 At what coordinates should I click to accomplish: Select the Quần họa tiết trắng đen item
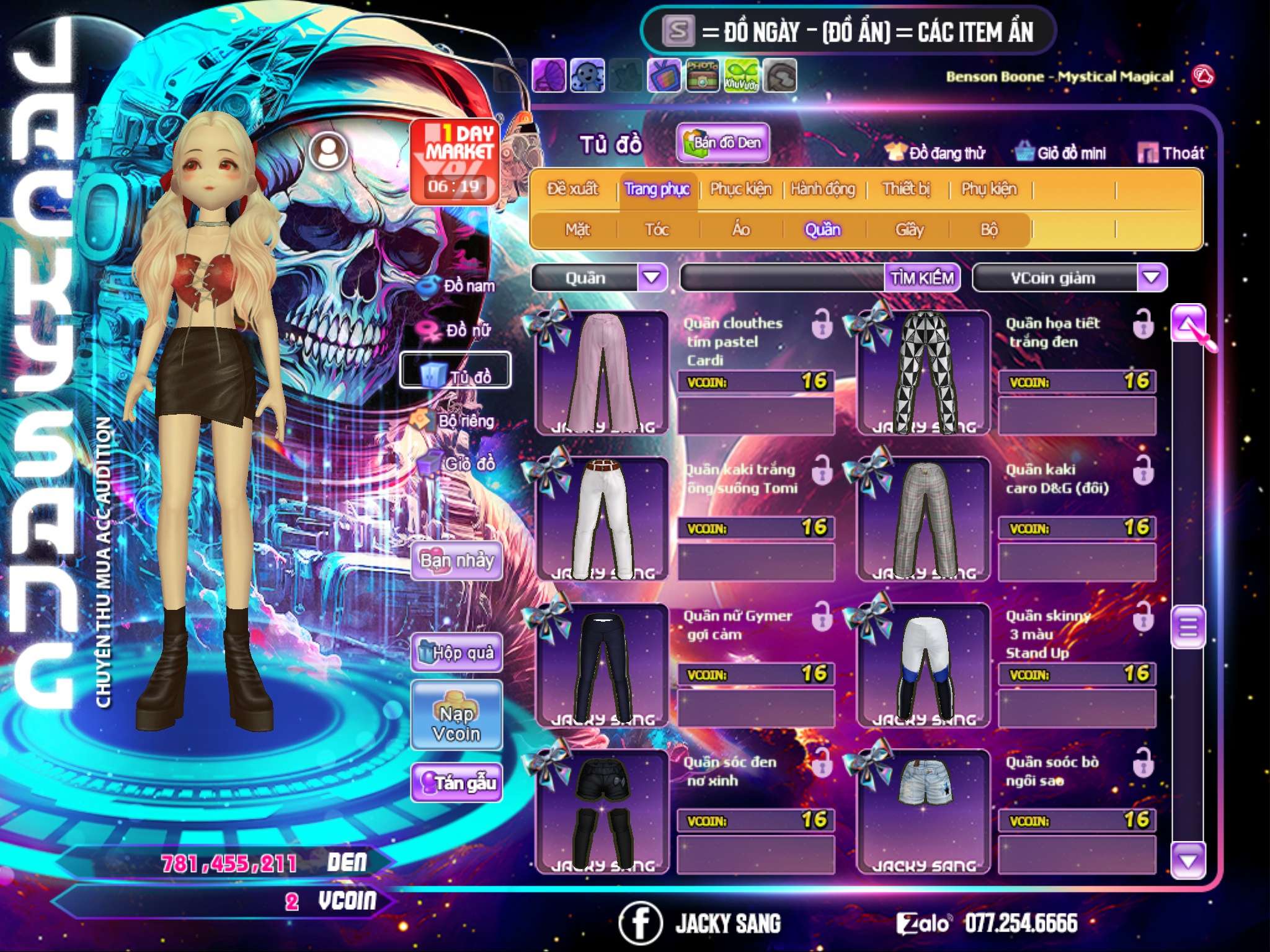923,372
